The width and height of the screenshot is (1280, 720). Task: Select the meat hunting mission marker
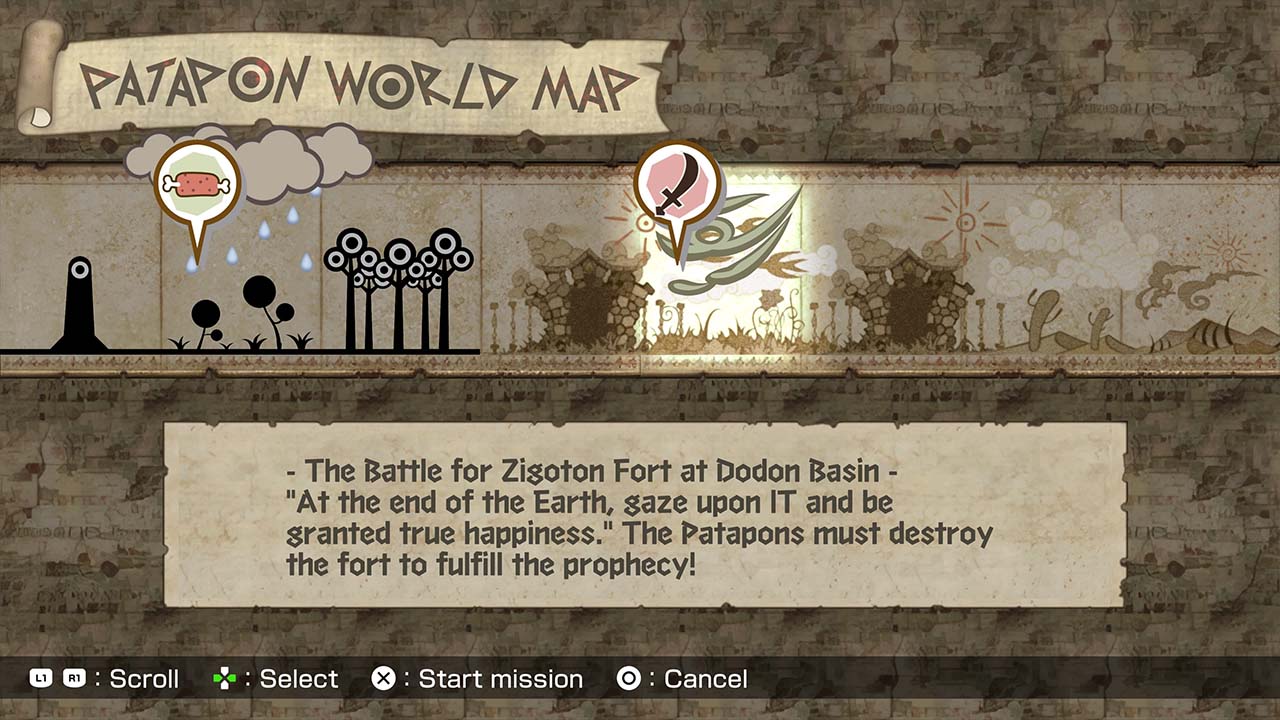click(x=197, y=185)
